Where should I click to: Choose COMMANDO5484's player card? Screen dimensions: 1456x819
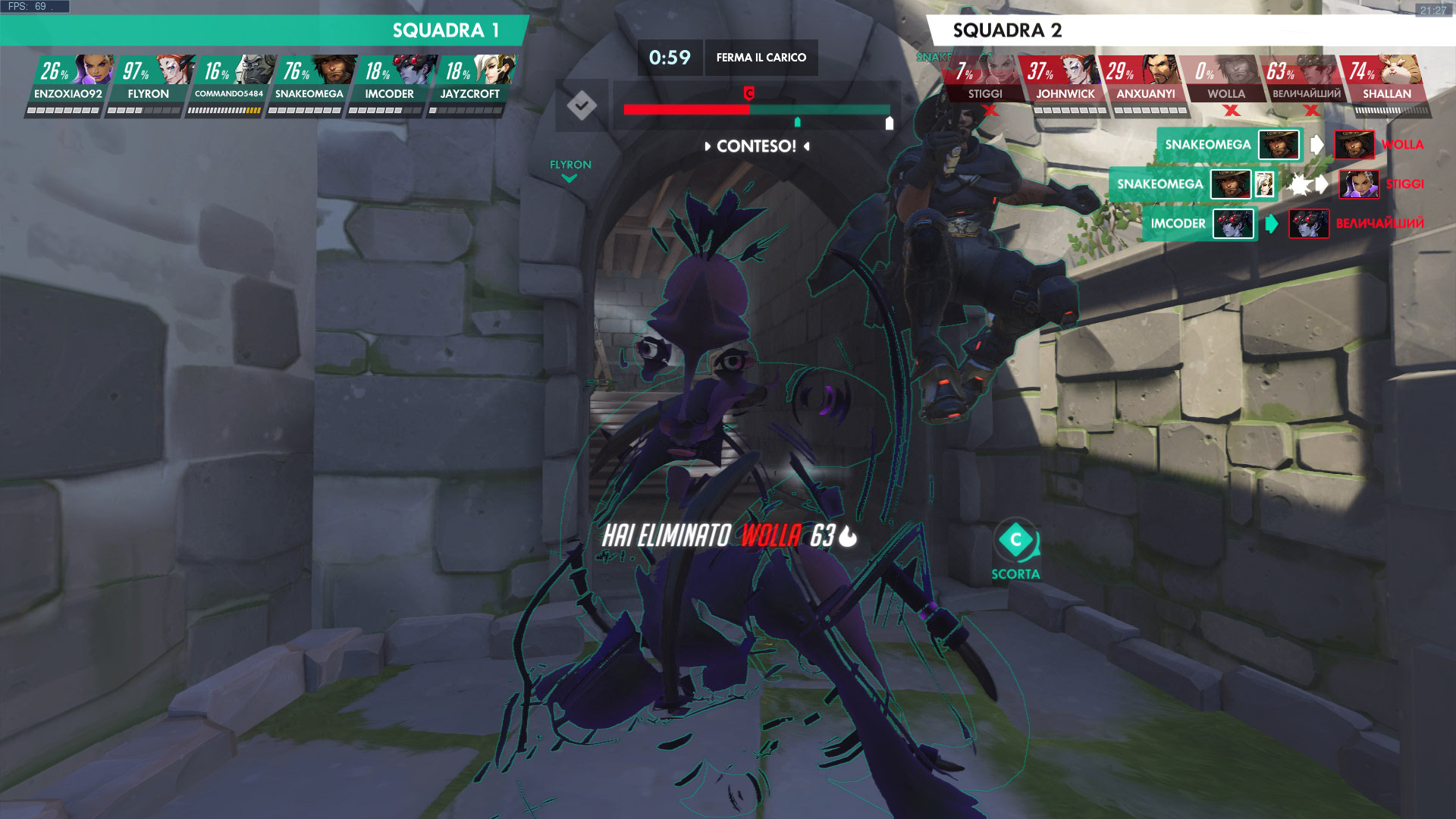tap(229, 83)
